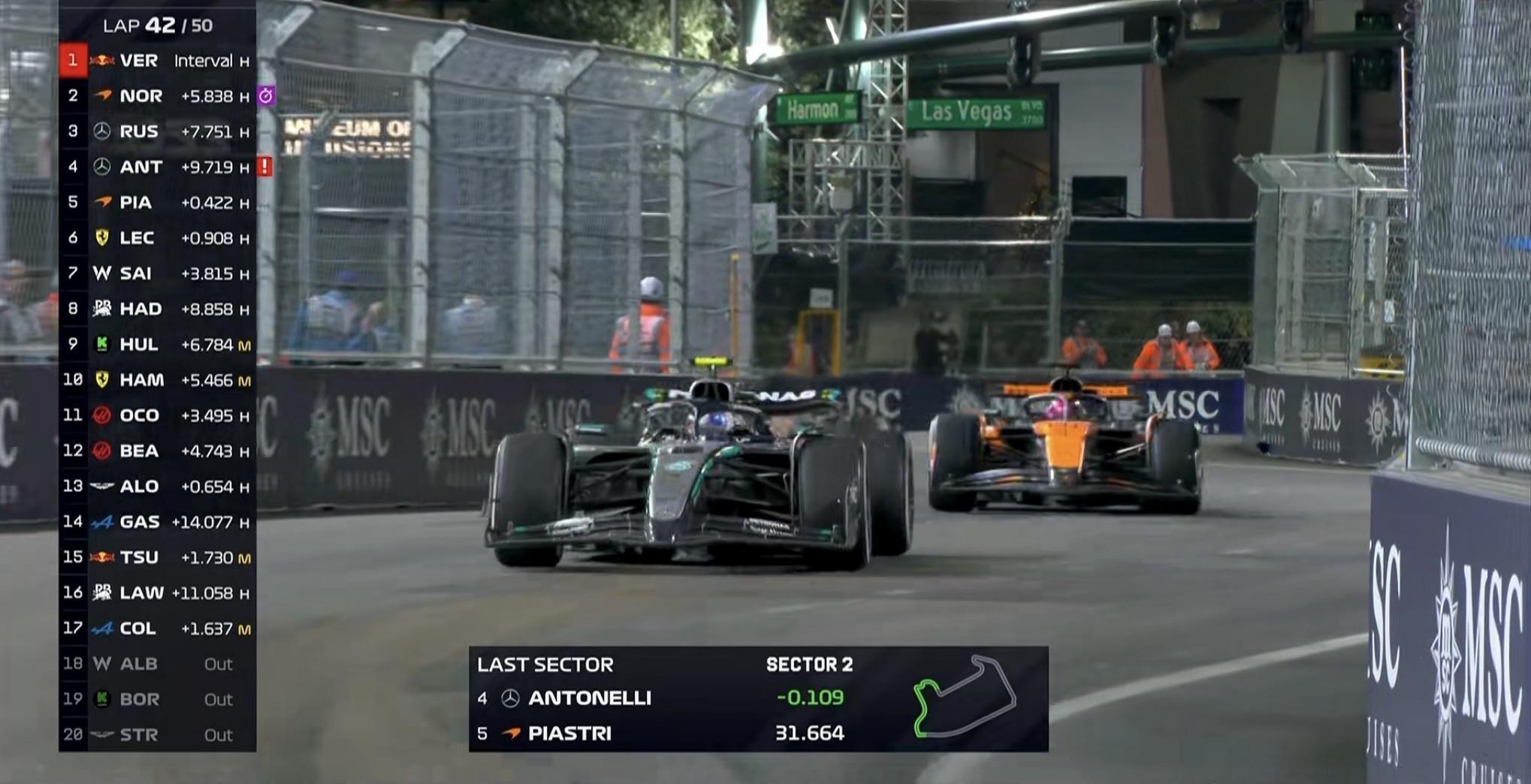Select the SAI row in the timing tower
Viewport: 1531px width, 784px height.
point(157,273)
